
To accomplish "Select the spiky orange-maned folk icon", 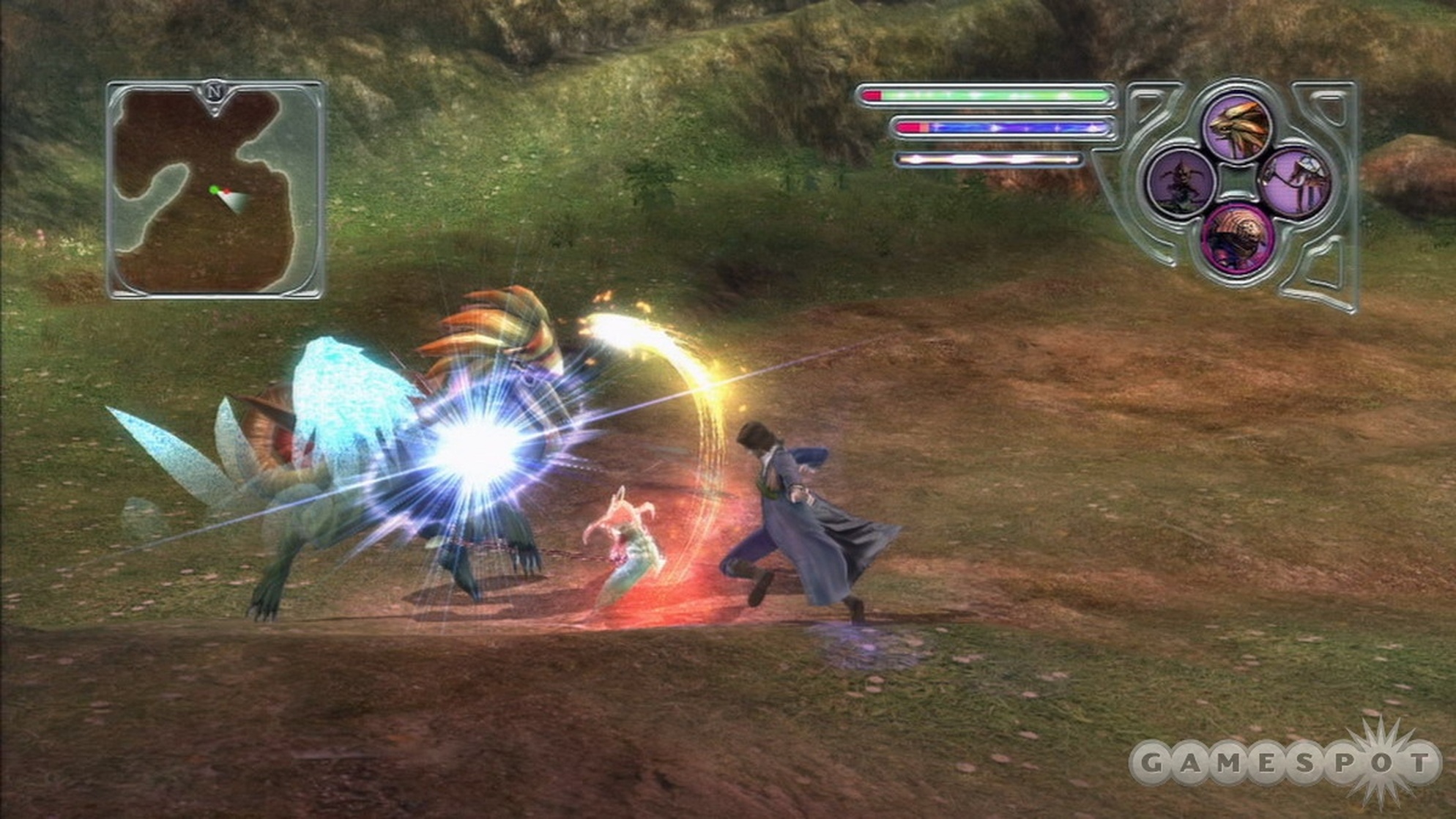I will 1238,127.
